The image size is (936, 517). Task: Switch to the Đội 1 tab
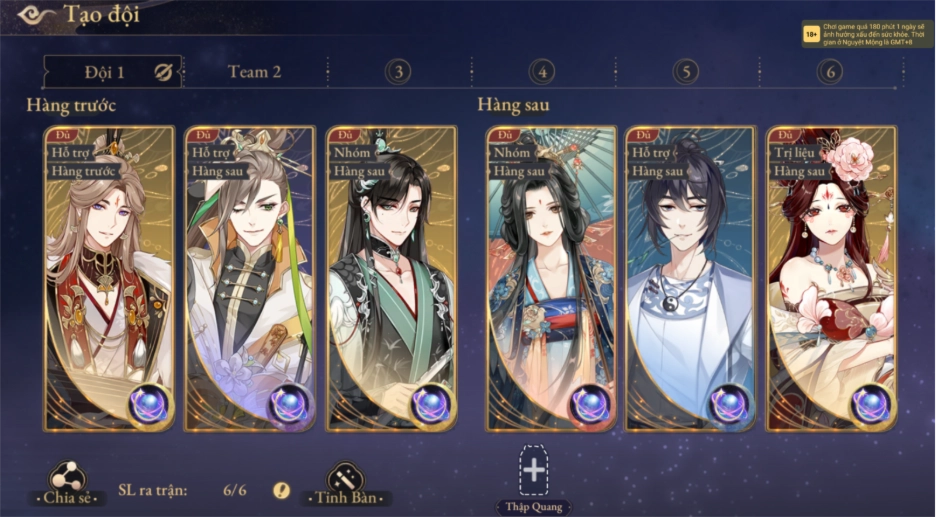tap(104, 72)
